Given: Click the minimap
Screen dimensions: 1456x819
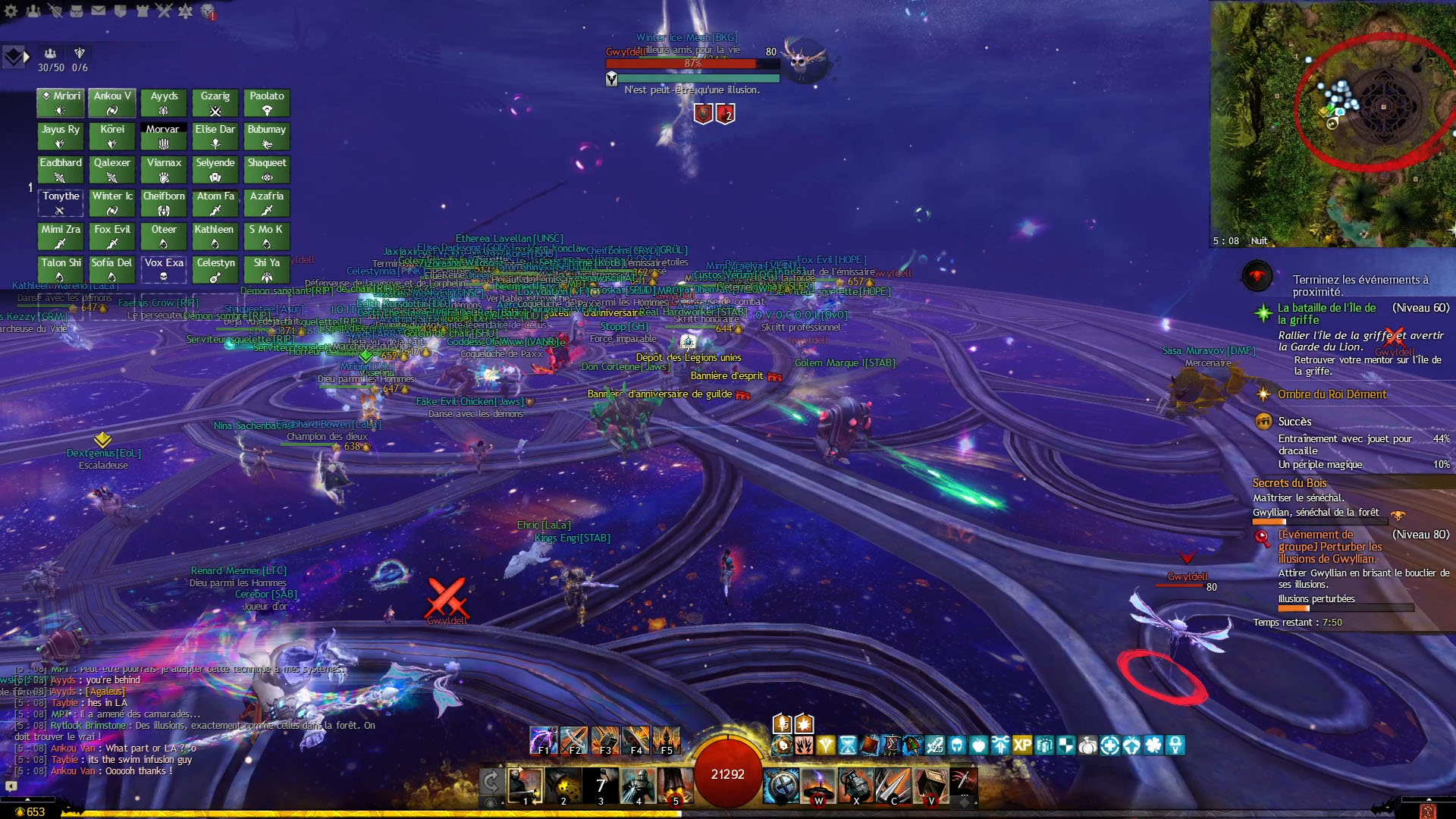Looking at the screenshot, I should tap(1332, 123).
